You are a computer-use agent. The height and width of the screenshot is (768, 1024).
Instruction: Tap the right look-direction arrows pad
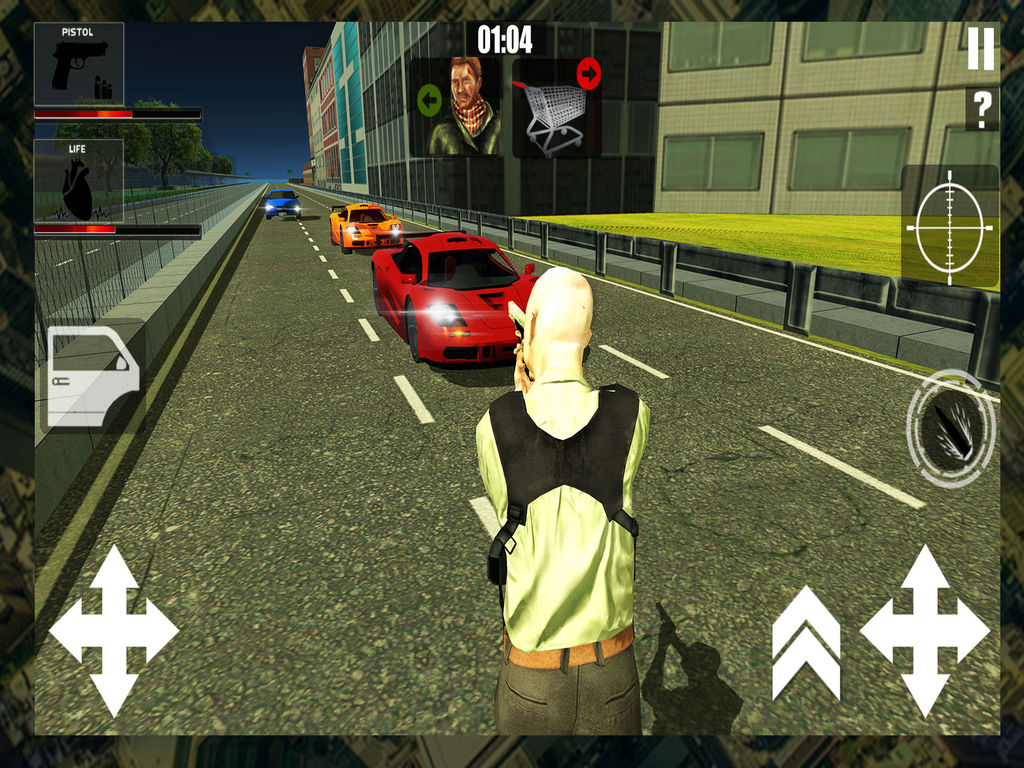coord(924,630)
